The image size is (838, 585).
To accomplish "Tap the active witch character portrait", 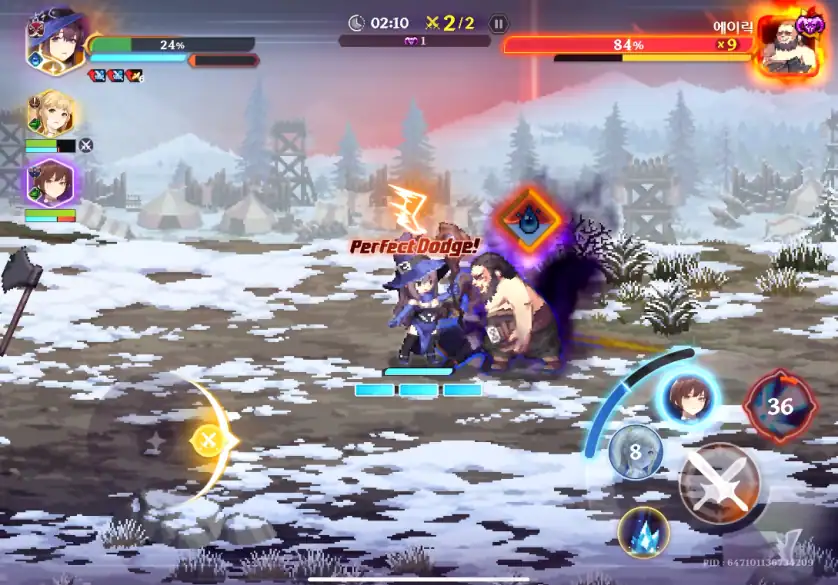I will click(54, 40).
